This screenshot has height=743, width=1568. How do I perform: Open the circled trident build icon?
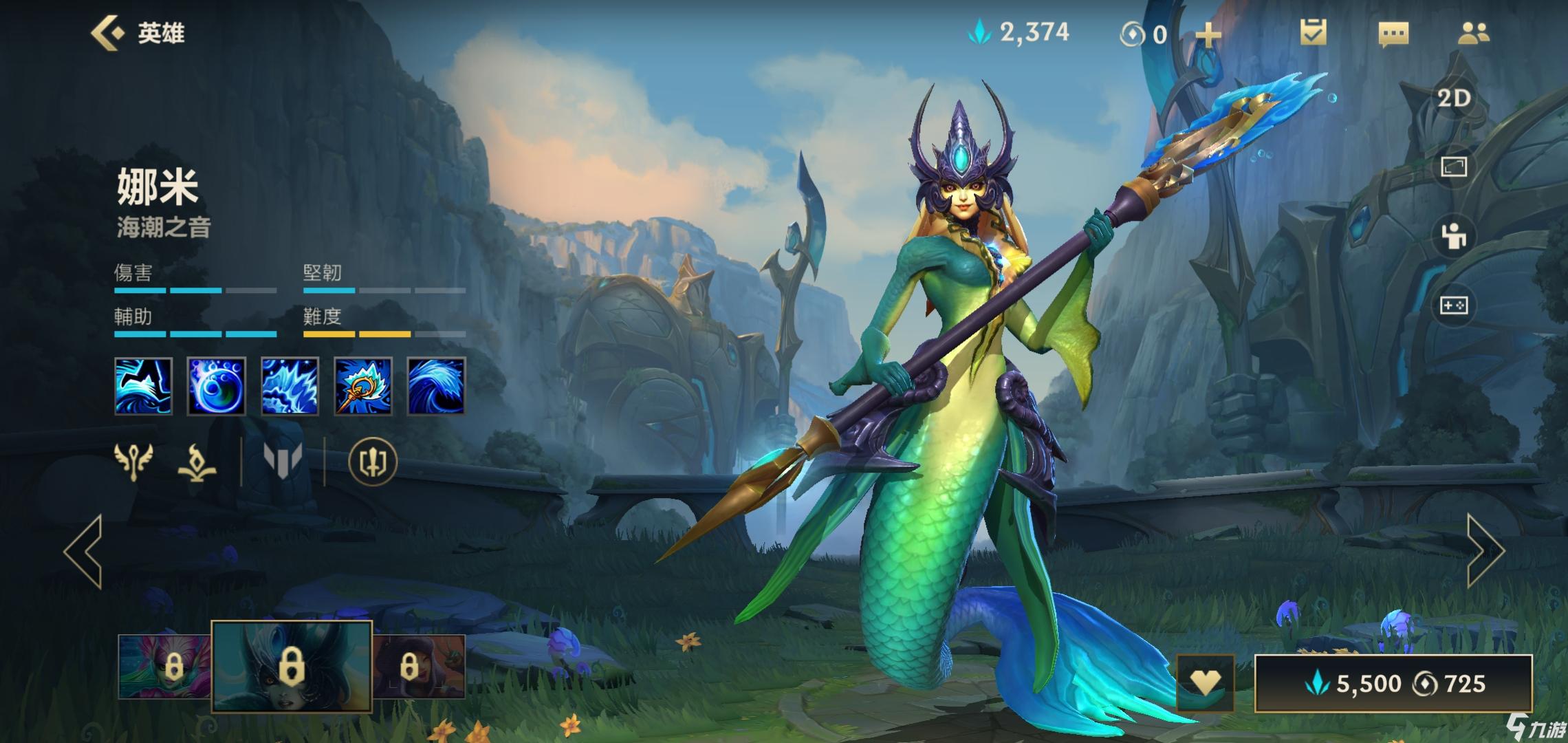[x=373, y=462]
